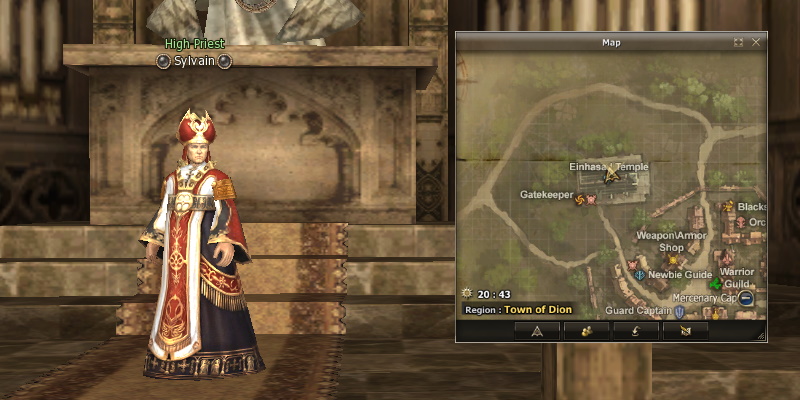Click the third map toolbar button
800x400 pixels.
[636, 330]
